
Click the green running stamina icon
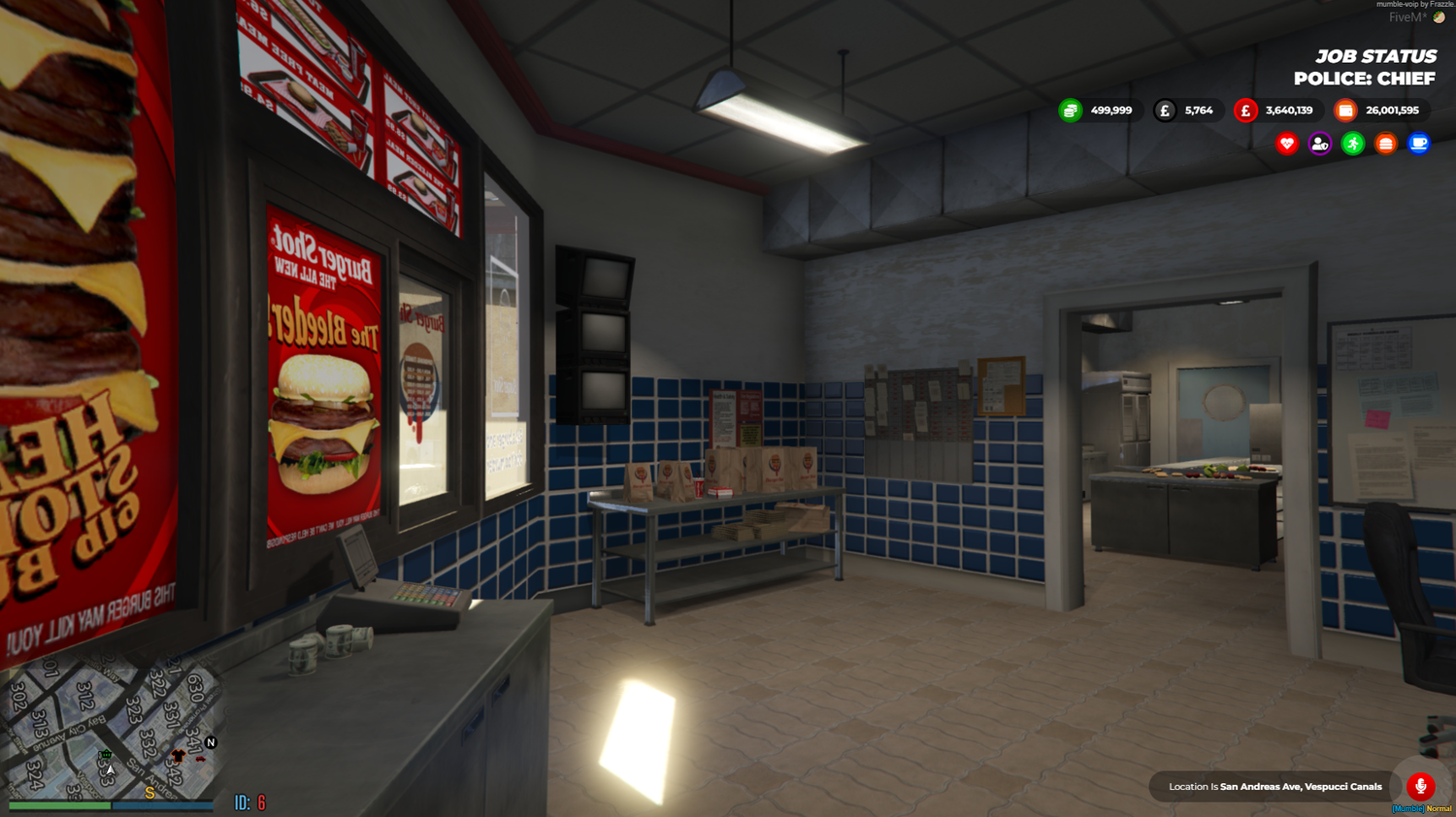(1351, 143)
